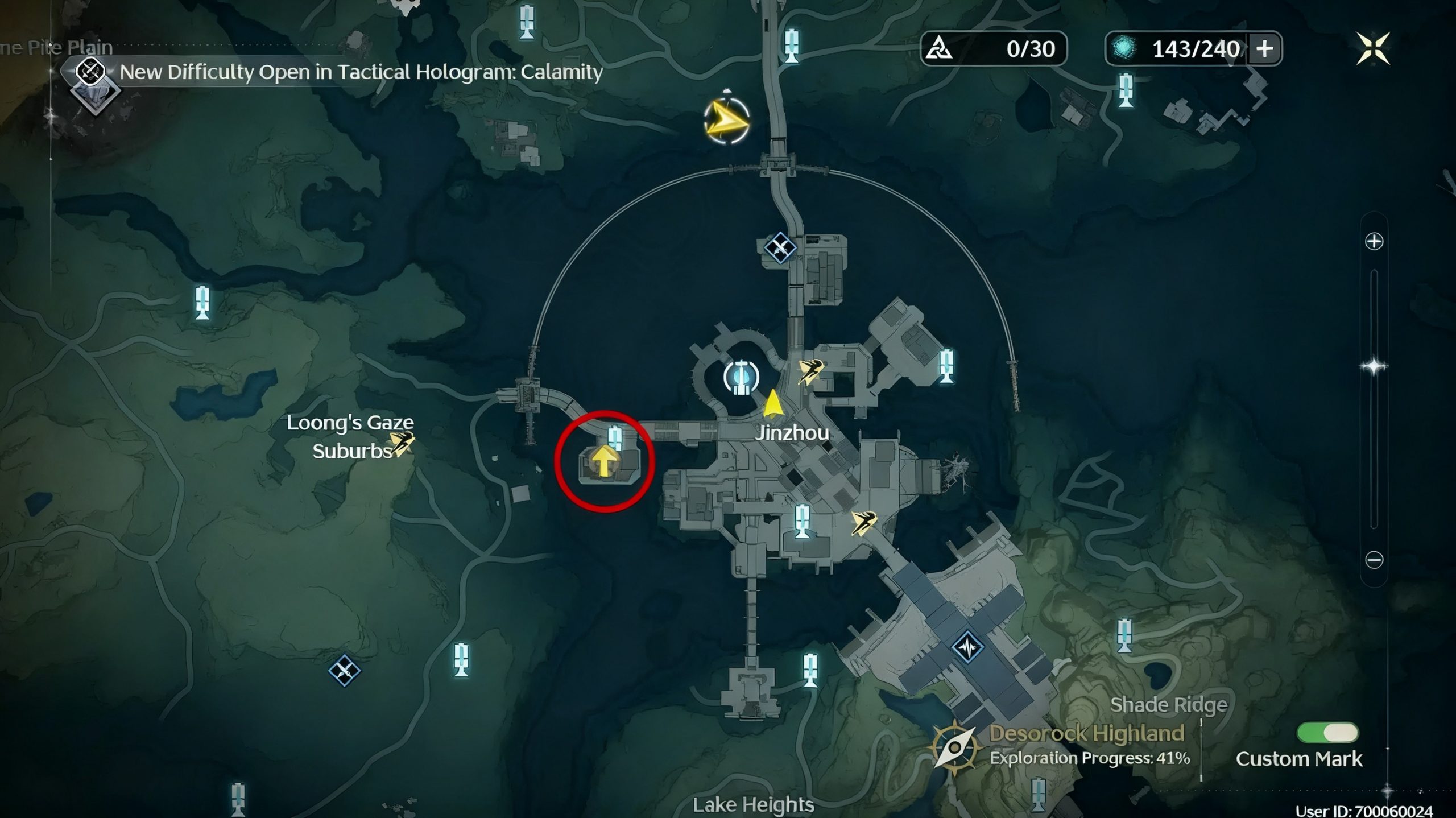The width and height of the screenshot is (1456, 818).
Task: Click the star handle on the zoom slider
Action: point(1374,366)
